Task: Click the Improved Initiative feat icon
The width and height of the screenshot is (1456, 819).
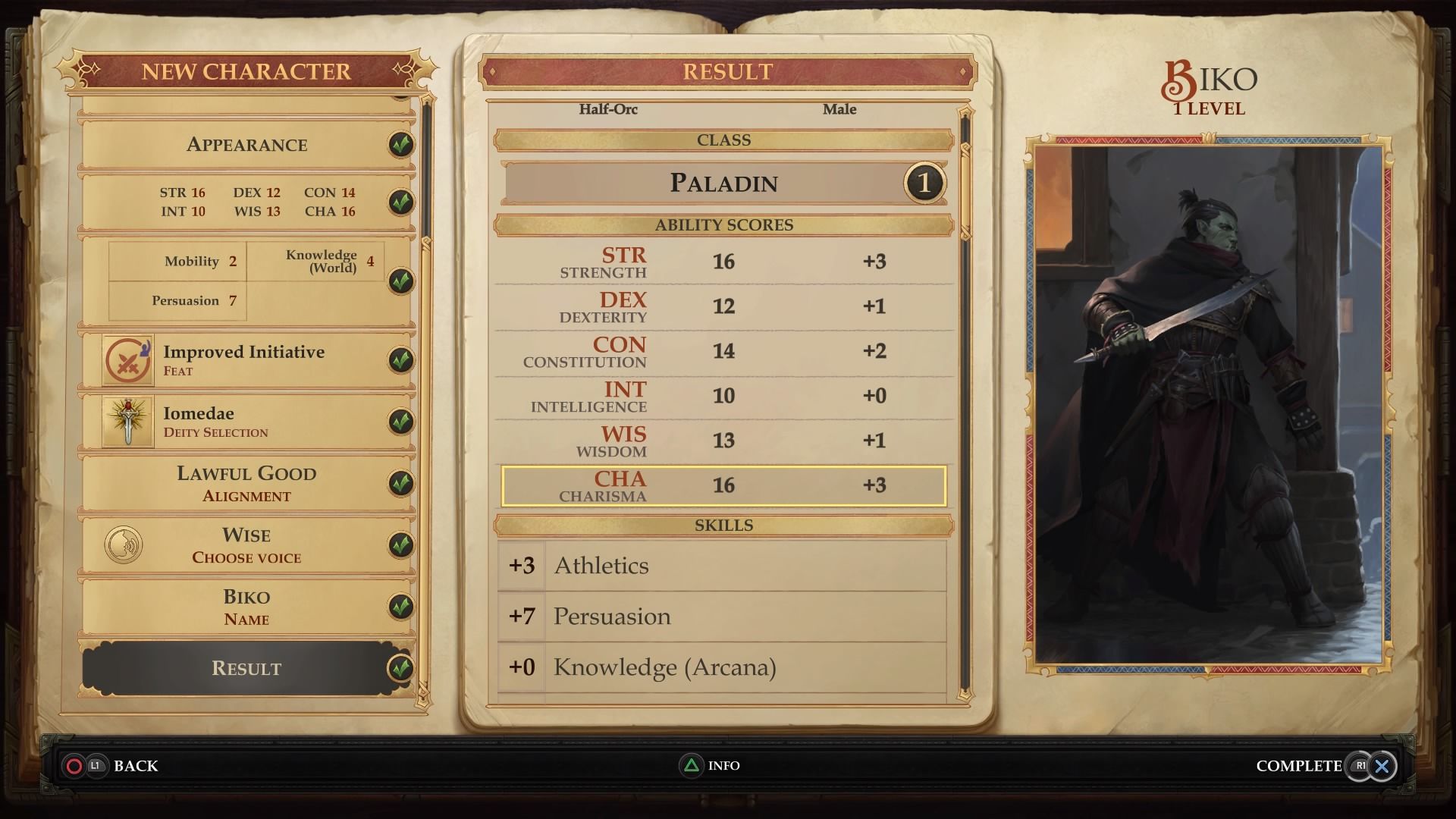Action: point(127,359)
